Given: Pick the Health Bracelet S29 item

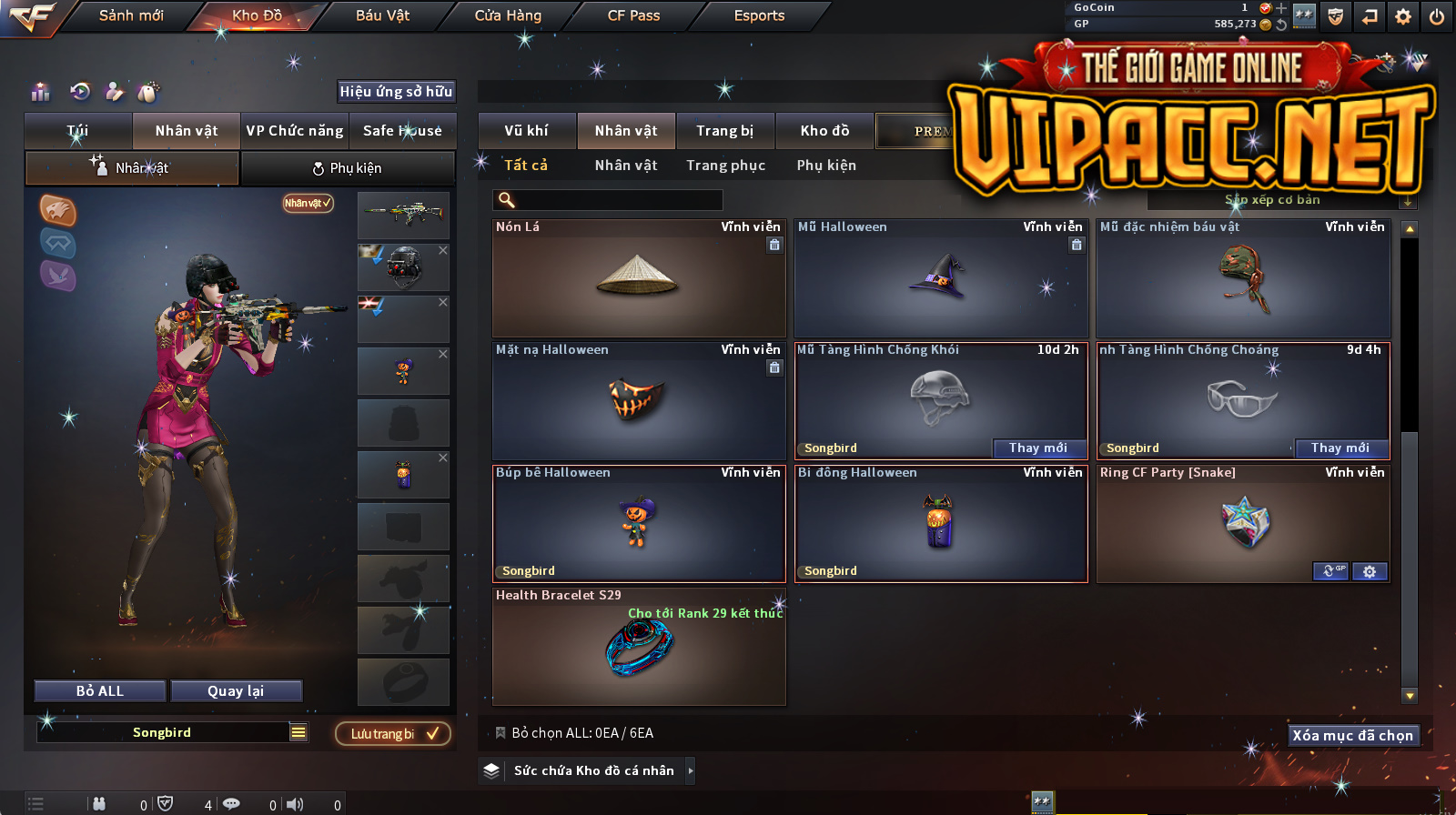Looking at the screenshot, I should click(x=638, y=647).
